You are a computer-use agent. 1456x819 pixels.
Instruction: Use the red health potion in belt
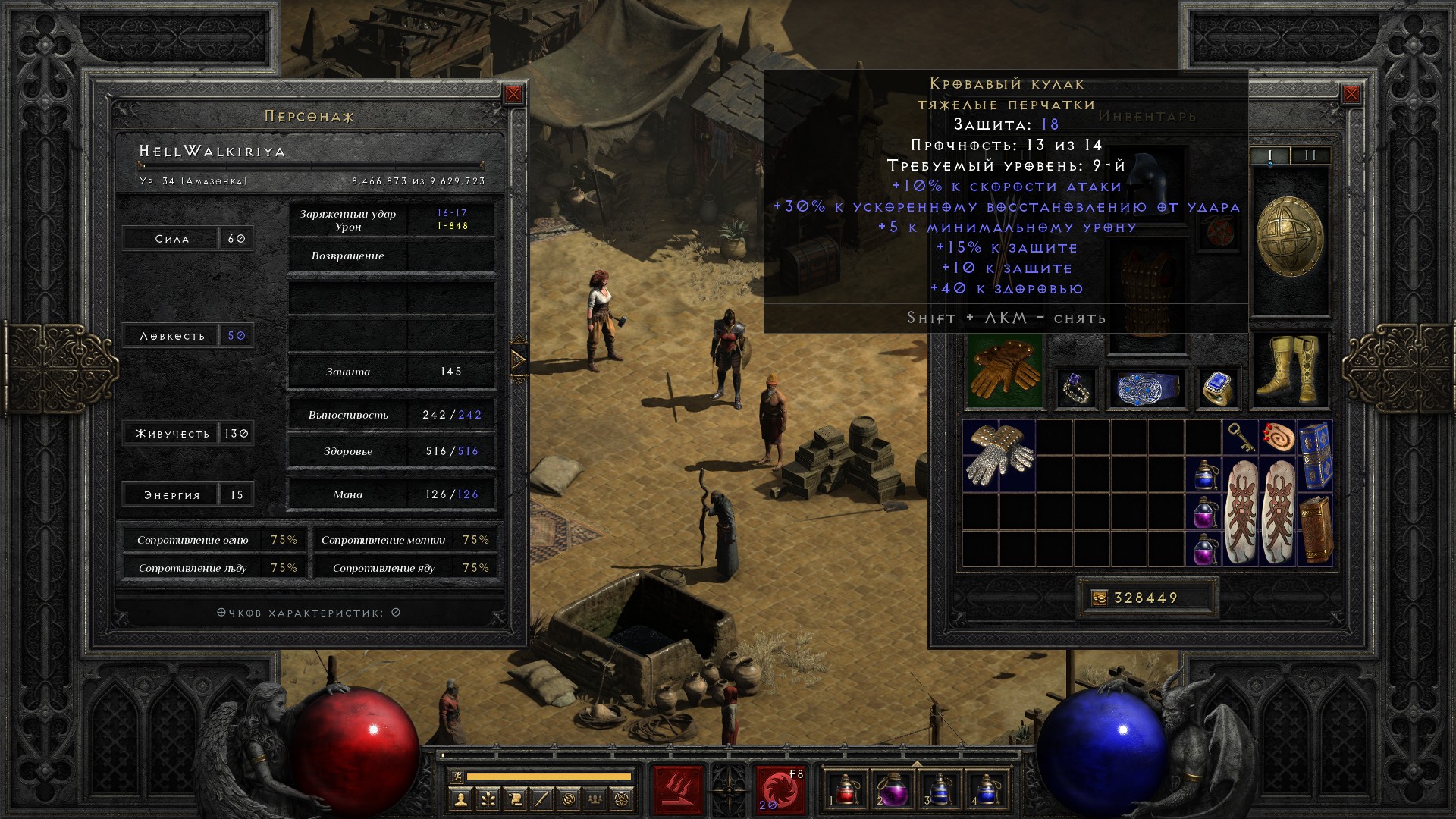(x=847, y=789)
